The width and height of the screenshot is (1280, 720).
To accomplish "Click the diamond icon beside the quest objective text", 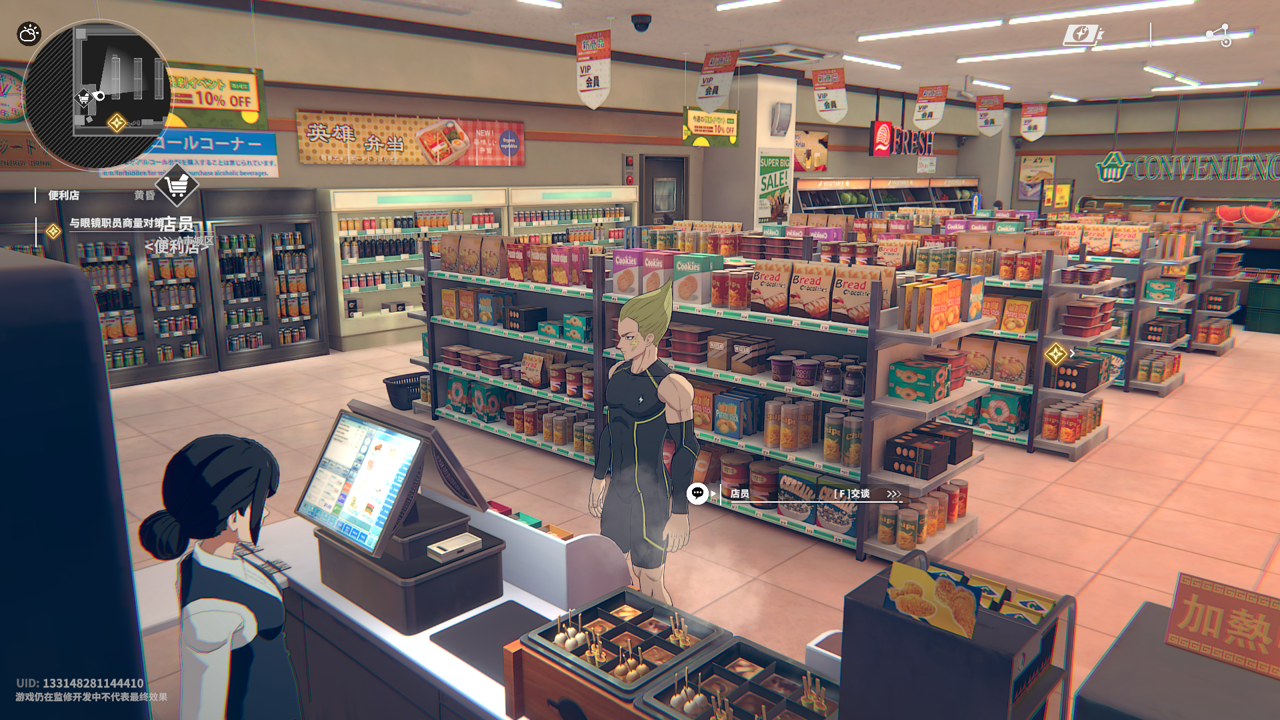I will coord(54,230).
